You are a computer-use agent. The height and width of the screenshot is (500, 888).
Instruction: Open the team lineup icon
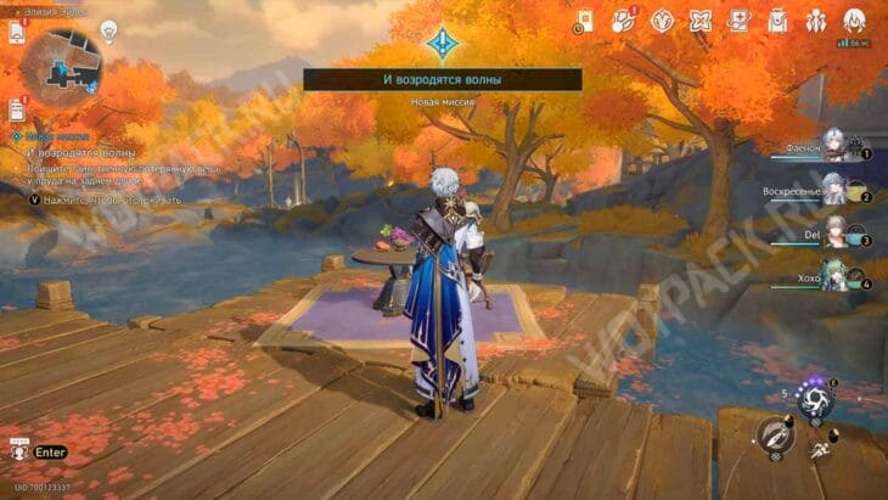point(816,20)
